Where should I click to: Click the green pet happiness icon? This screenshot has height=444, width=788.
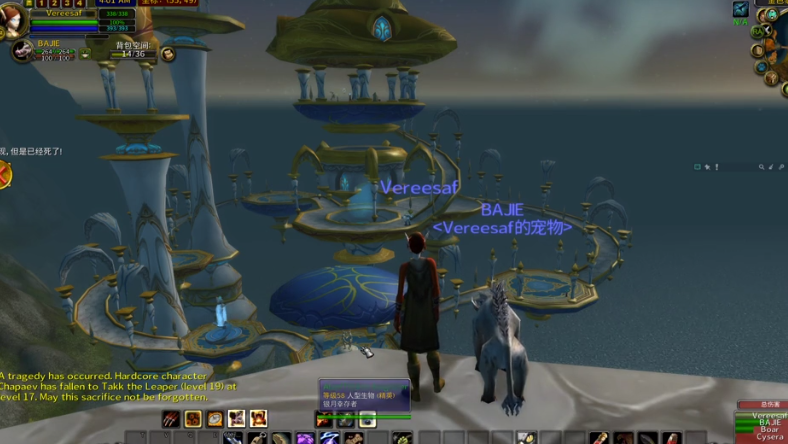pyautogui.click(x=86, y=53)
